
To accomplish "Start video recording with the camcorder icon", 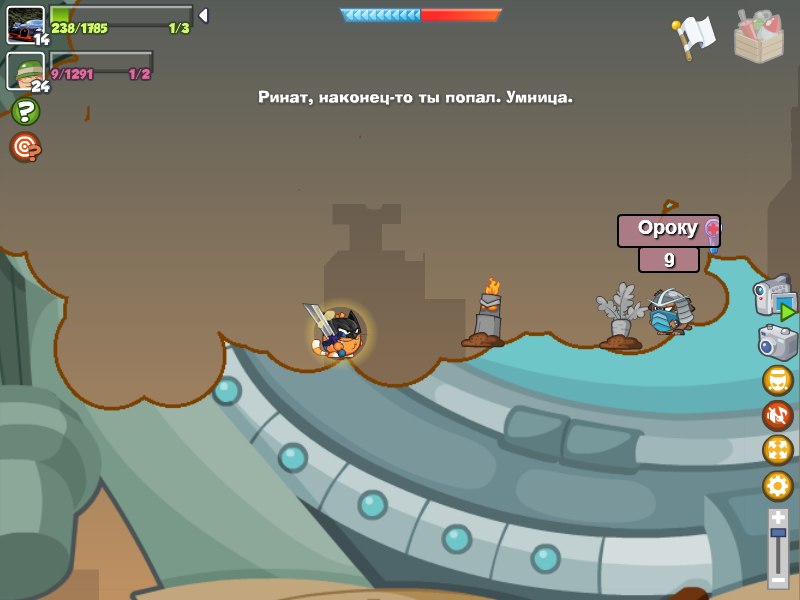I will pyautogui.click(x=774, y=298).
